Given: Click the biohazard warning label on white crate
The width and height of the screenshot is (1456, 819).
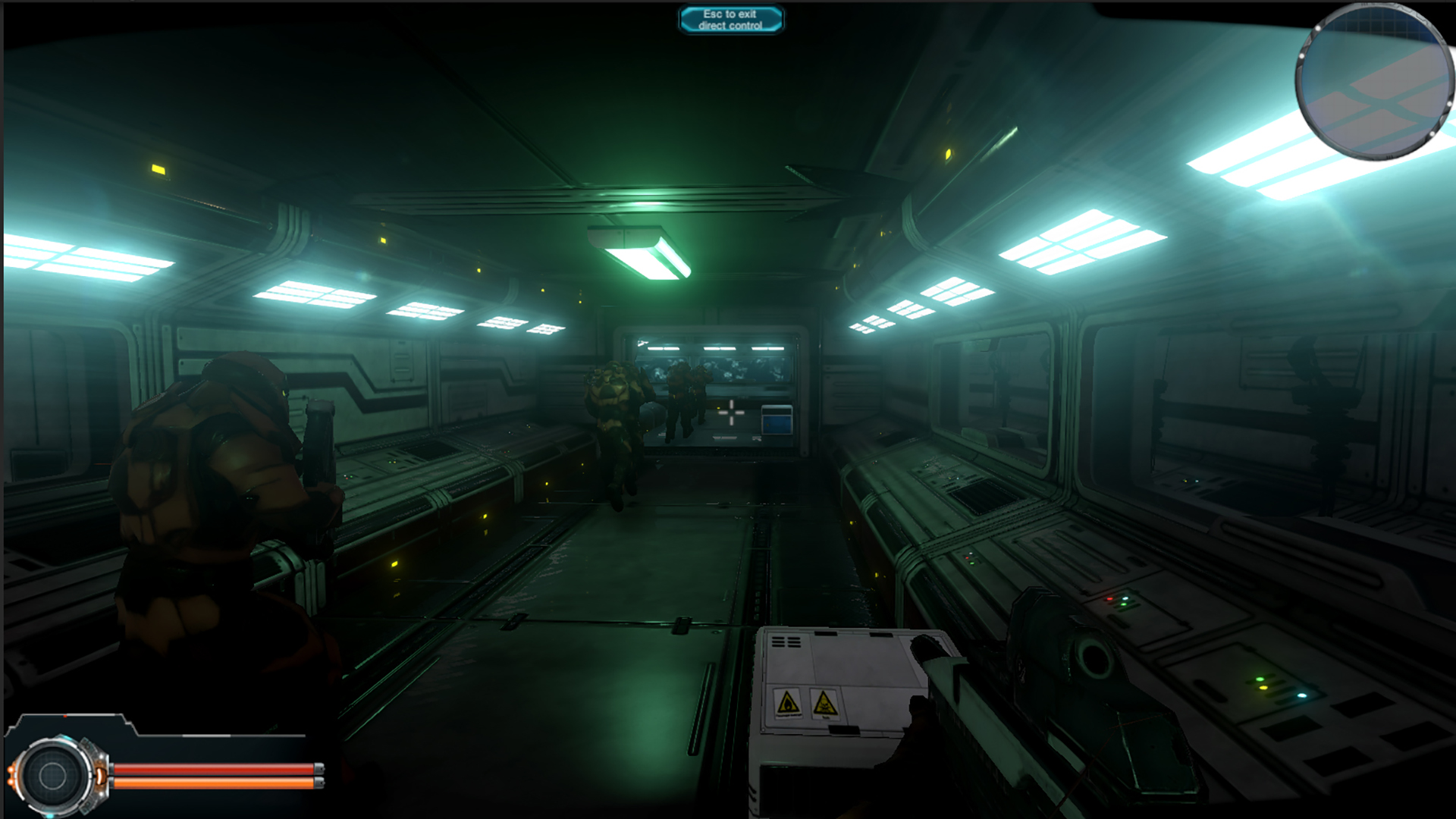Looking at the screenshot, I should 824,704.
